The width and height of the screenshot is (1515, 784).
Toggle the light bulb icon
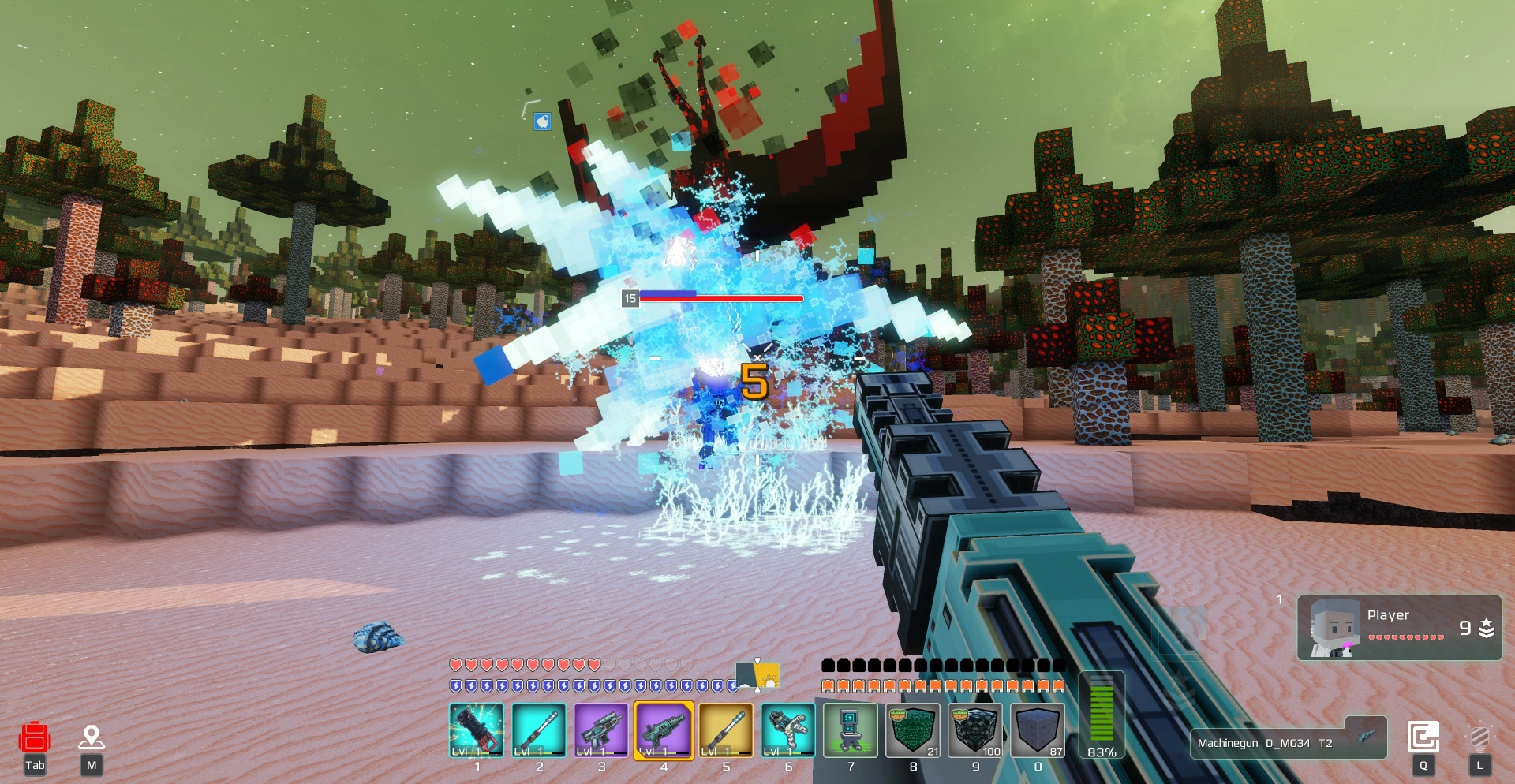coord(1479,738)
